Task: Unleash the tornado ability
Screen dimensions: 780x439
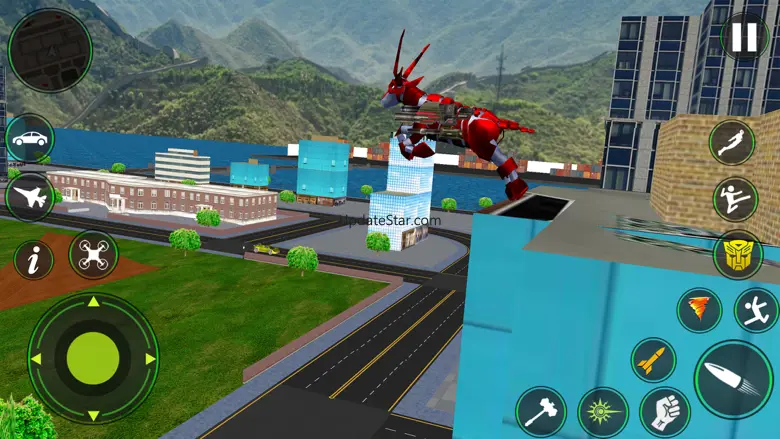Action: pos(699,310)
